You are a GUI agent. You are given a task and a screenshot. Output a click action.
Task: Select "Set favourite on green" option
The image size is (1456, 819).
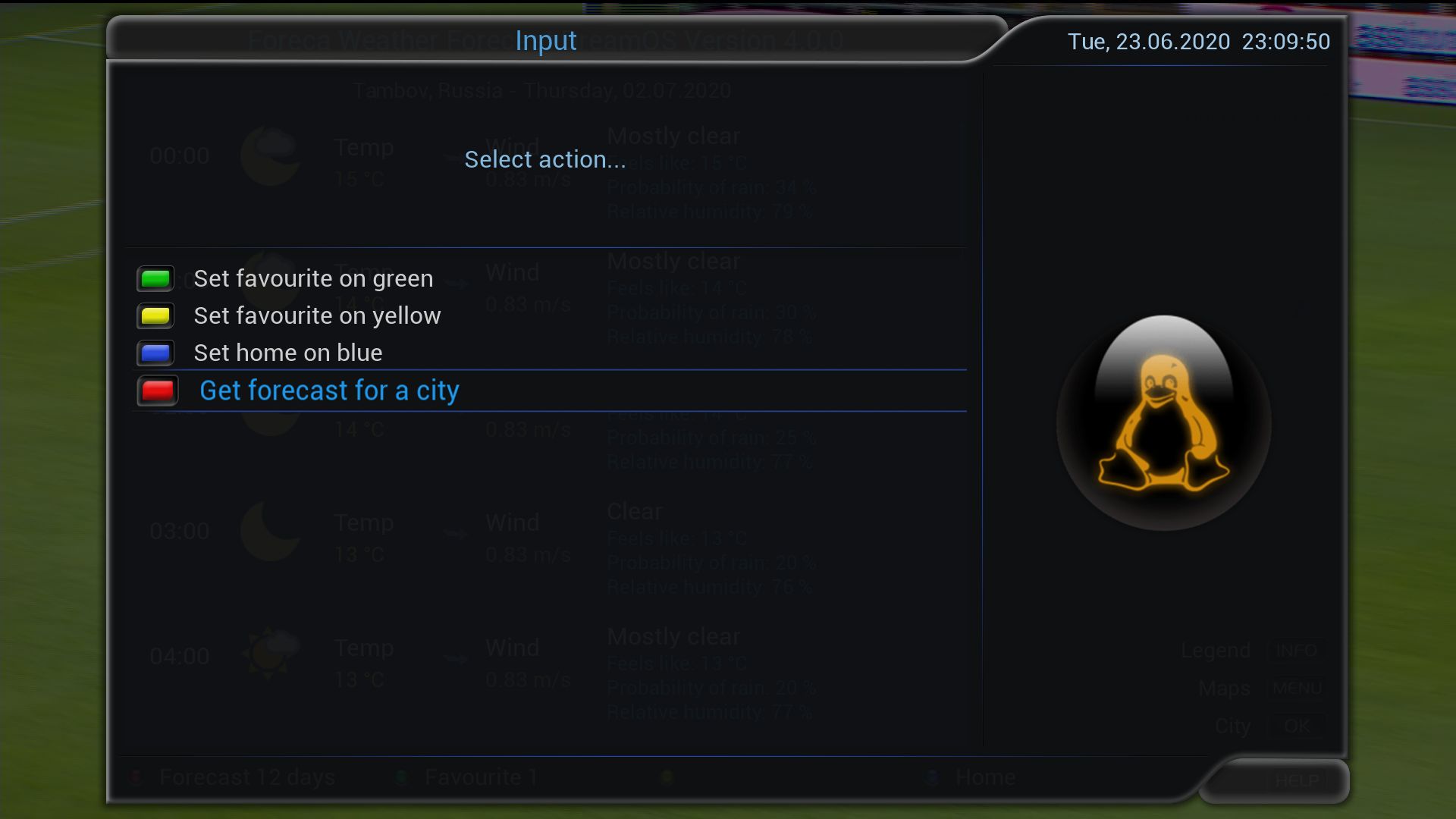[313, 278]
